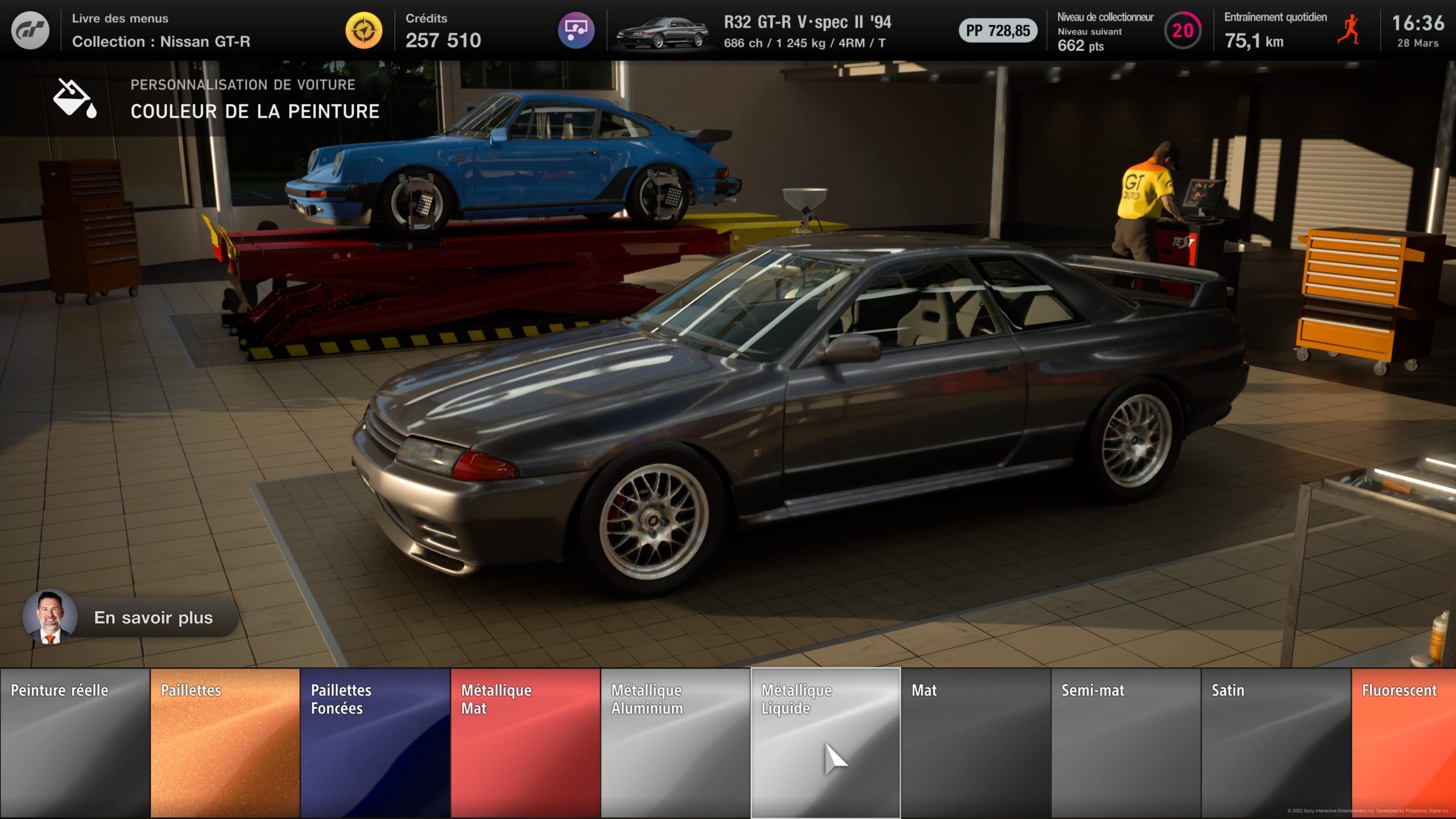Choose Métallique Aluminium paint category
This screenshot has height=819, width=1456.
[675, 743]
